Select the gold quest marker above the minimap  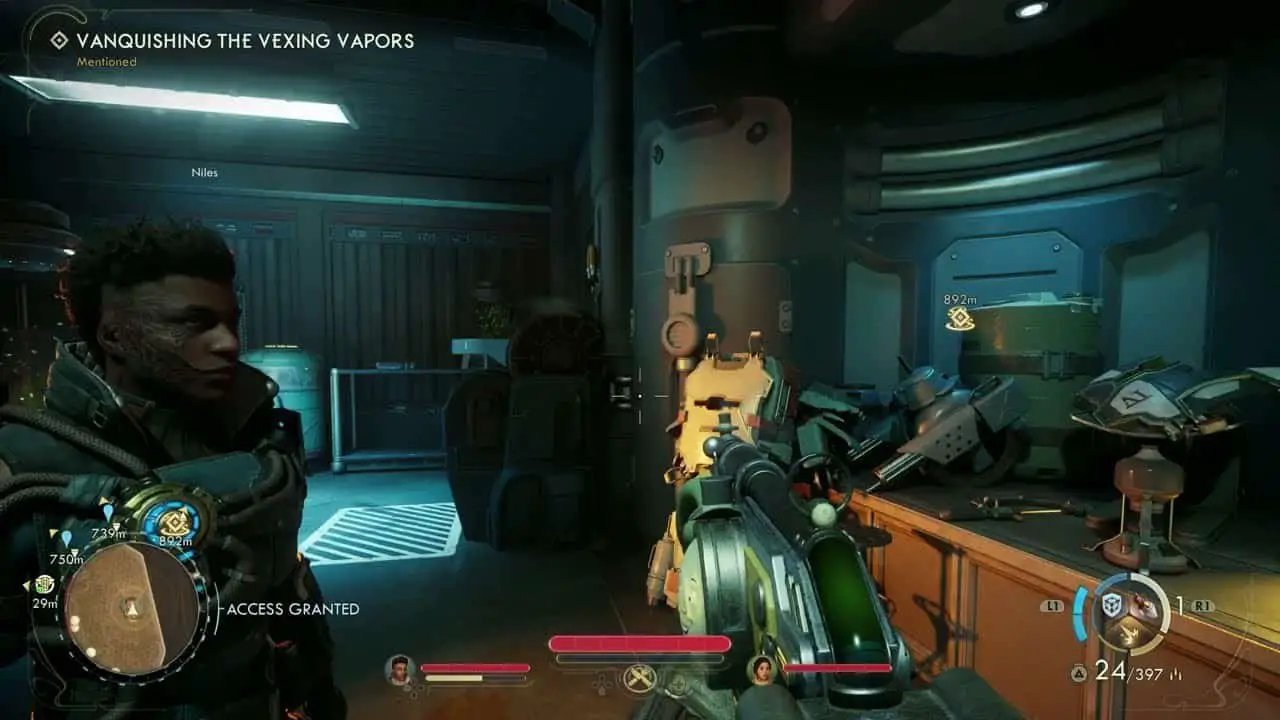click(x=176, y=522)
